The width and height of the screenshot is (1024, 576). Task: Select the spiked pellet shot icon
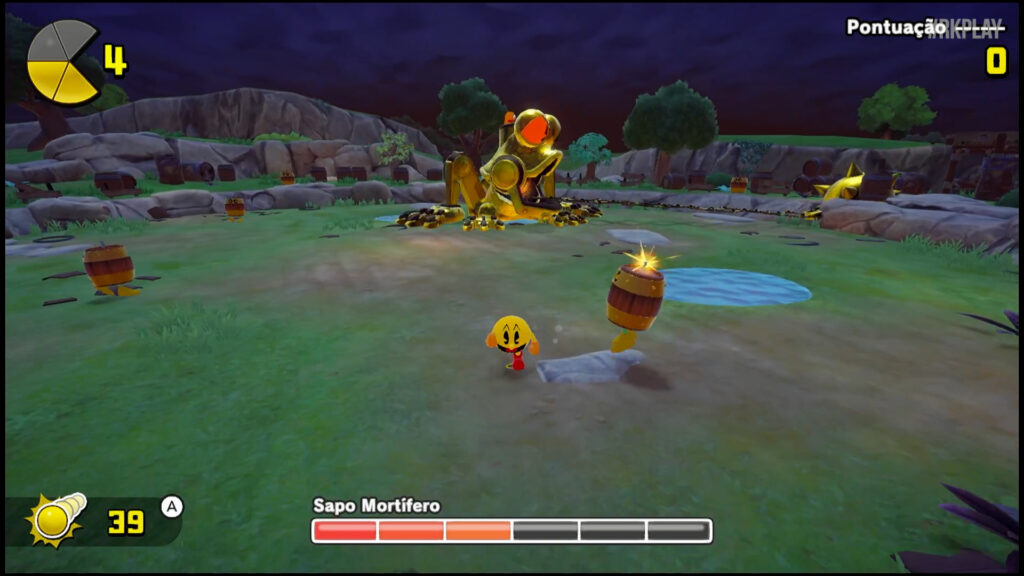(x=56, y=517)
